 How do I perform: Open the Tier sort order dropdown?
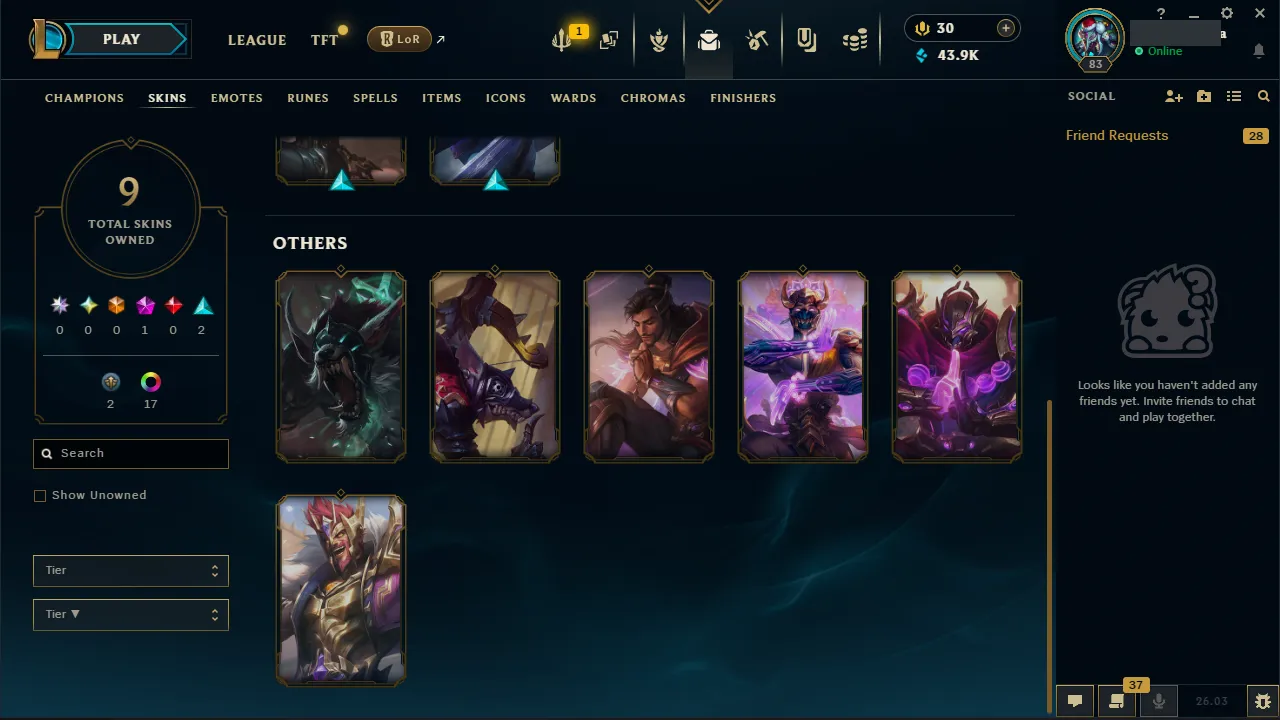[130, 614]
